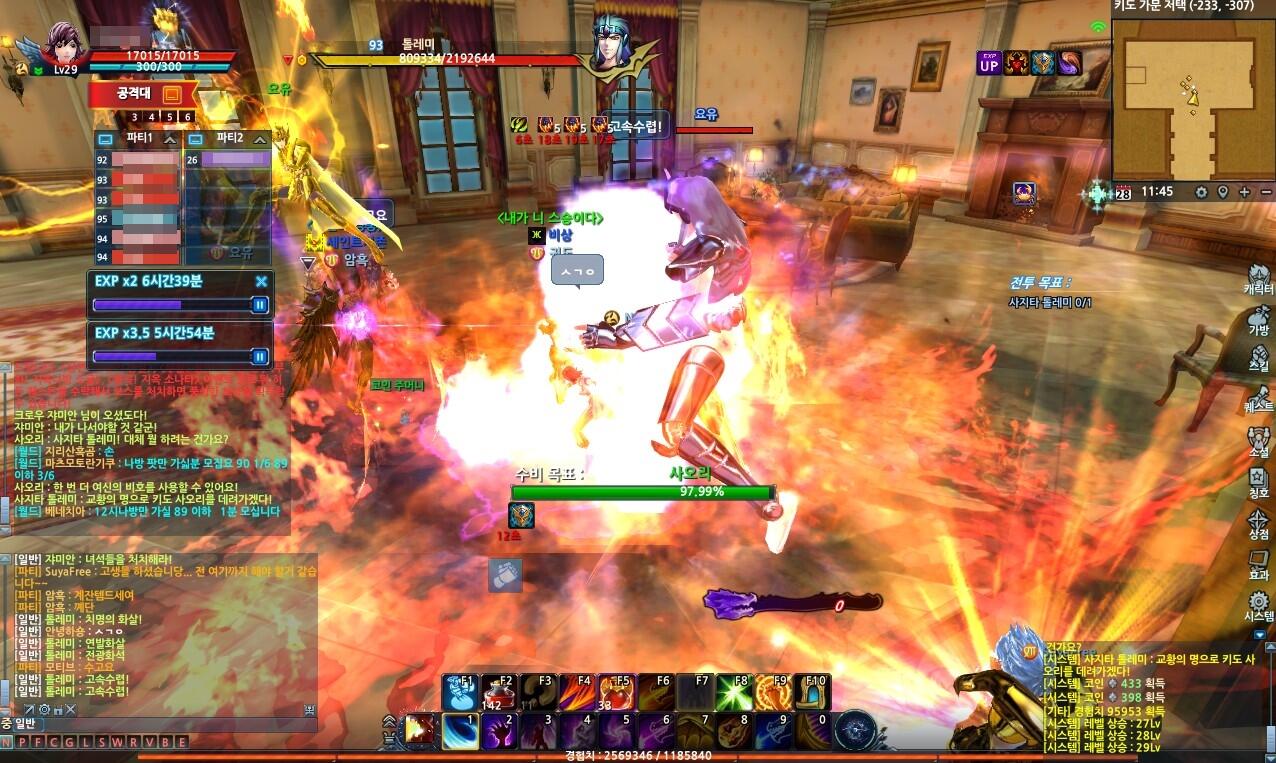Click the purple EXP UP buff icon
This screenshot has width=1276, height=763.
989,63
